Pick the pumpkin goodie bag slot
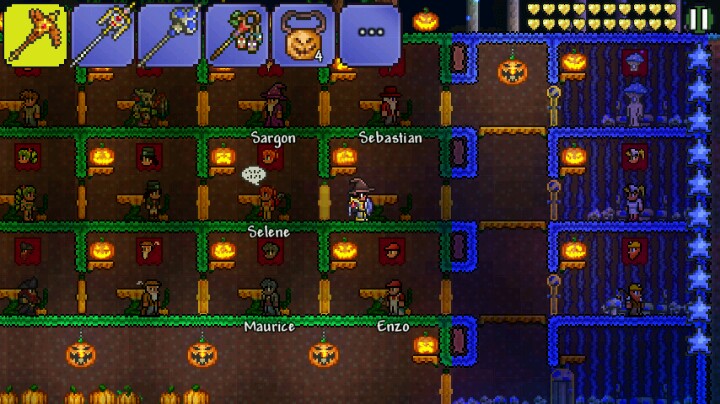The image size is (720, 404). 303,34
